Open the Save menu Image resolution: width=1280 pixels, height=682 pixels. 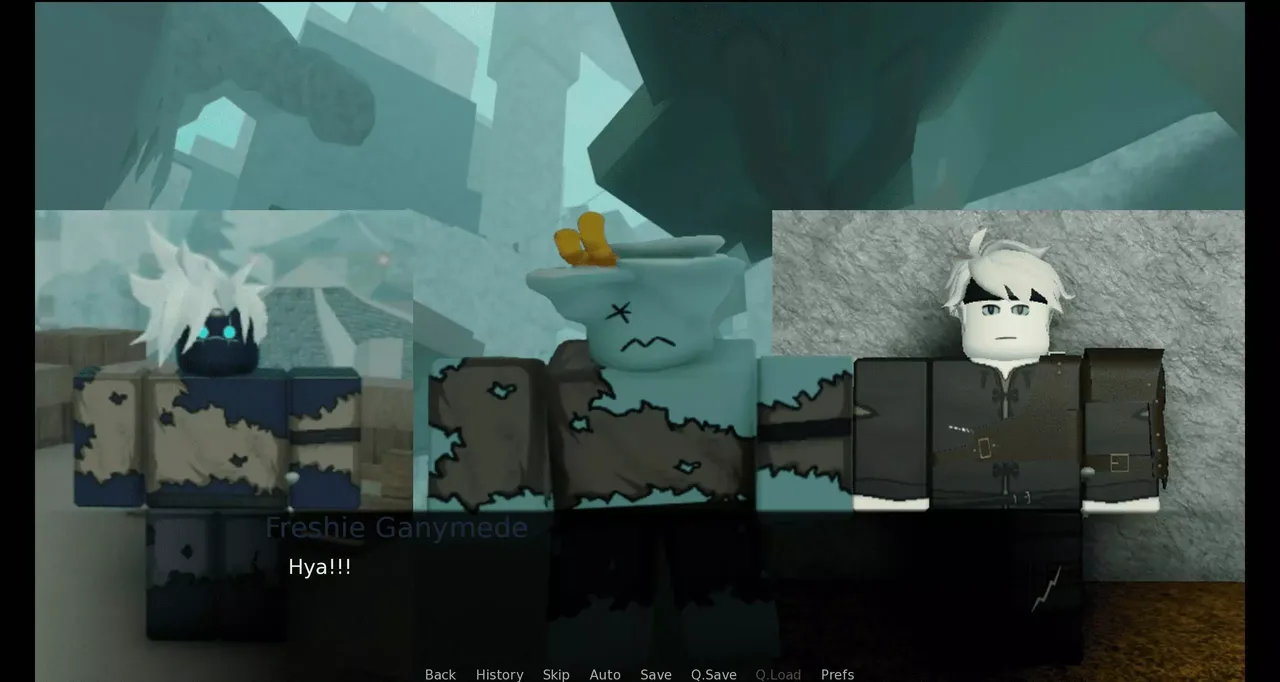coord(656,674)
